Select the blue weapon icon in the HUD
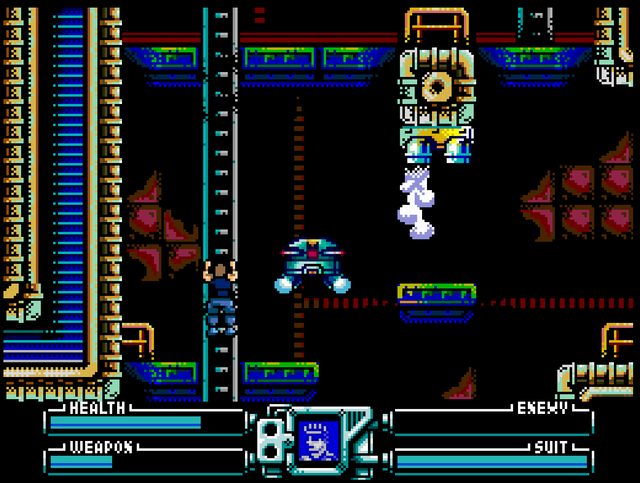The width and height of the screenshot is (640, 483). tap(319, 440)
